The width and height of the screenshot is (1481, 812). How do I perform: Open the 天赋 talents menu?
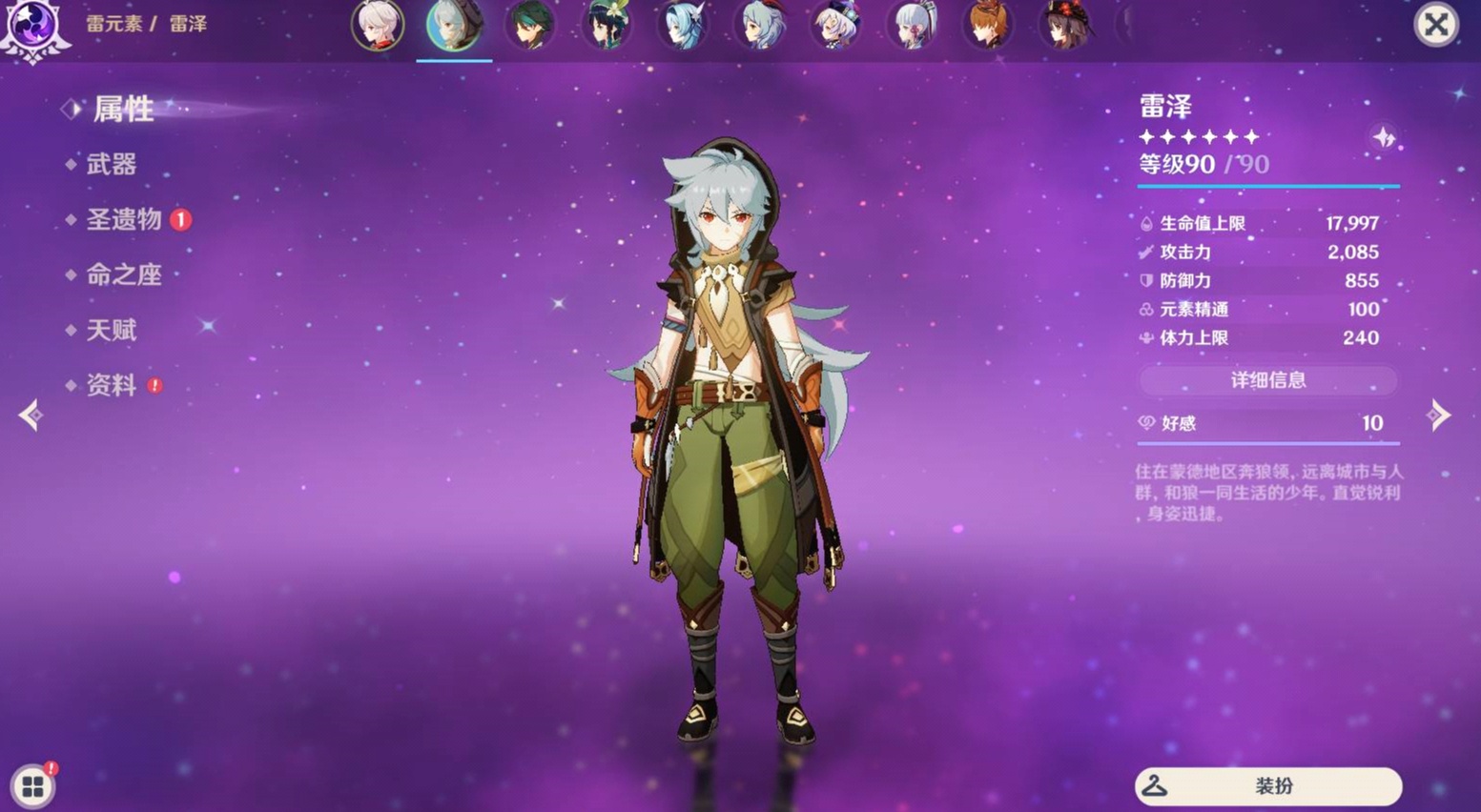pyautogui.click(x=112, y=331)
